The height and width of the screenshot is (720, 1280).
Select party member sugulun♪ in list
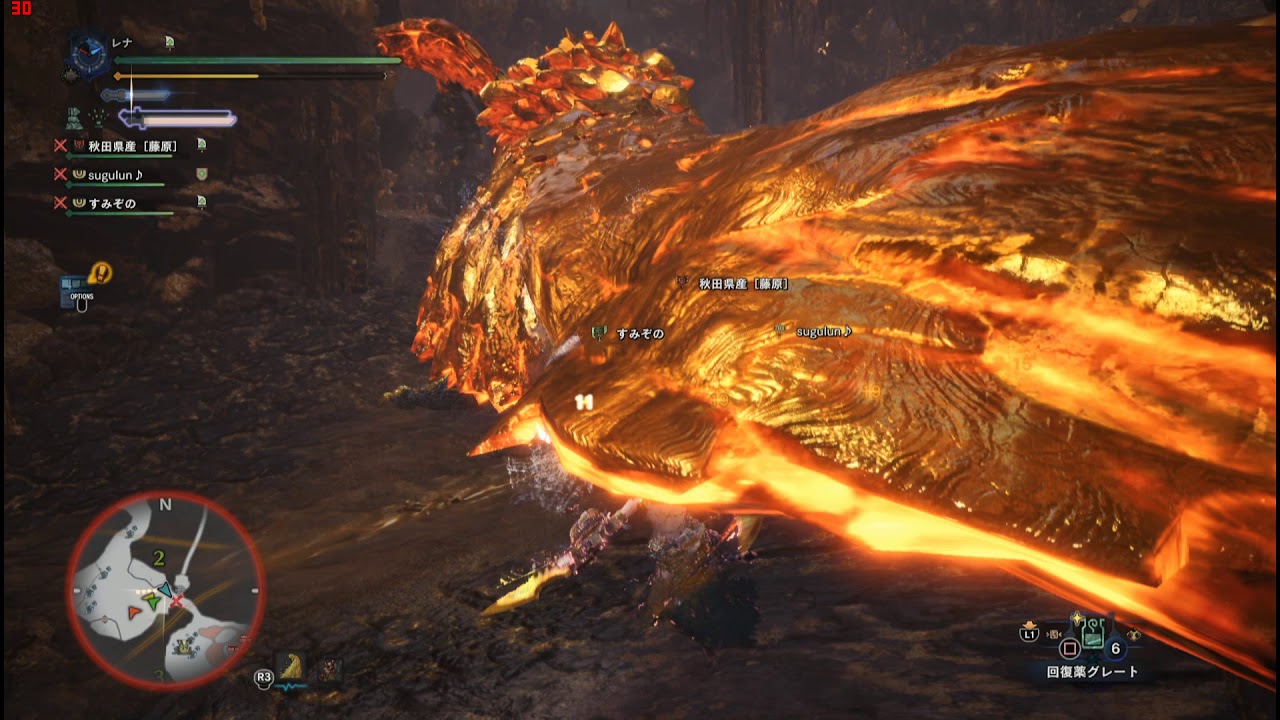tap(115, 175)
